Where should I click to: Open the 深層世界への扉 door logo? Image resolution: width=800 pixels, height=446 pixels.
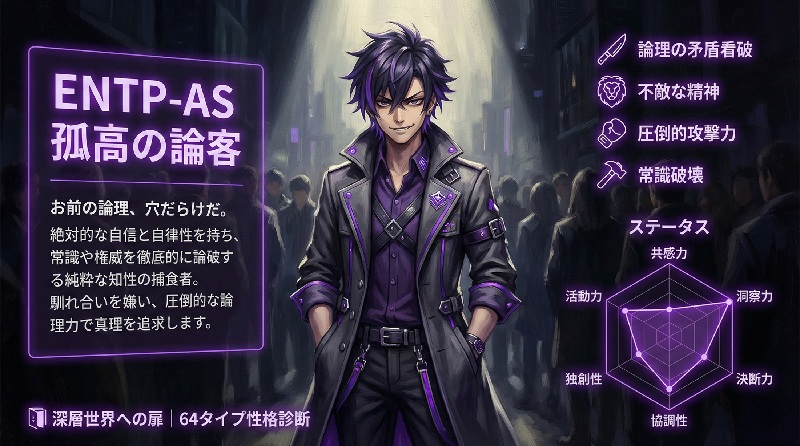pyautogui.click(x=37, y=416)
